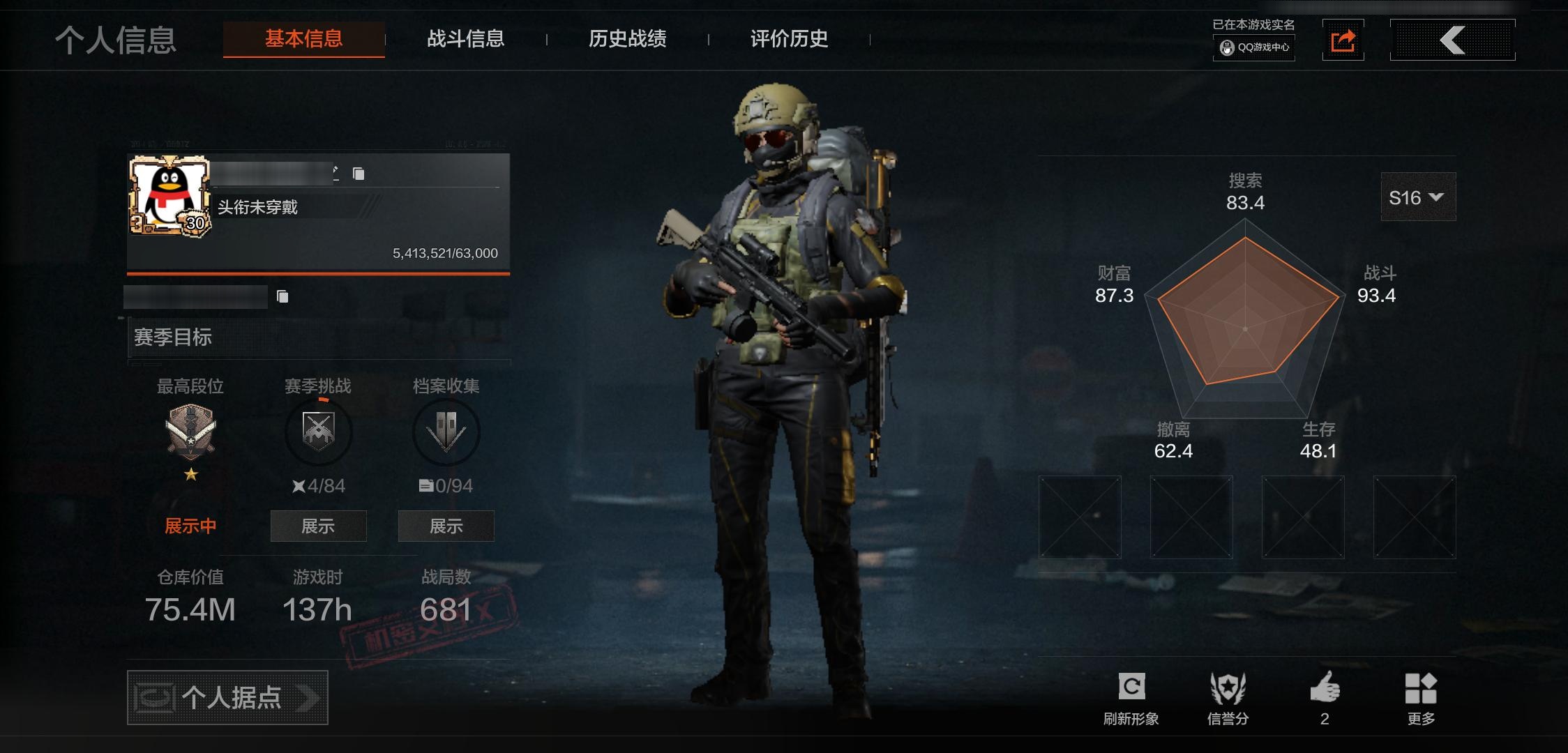1568x753 pixels.
Task: Click the orange share icon
Action: 1343,40
